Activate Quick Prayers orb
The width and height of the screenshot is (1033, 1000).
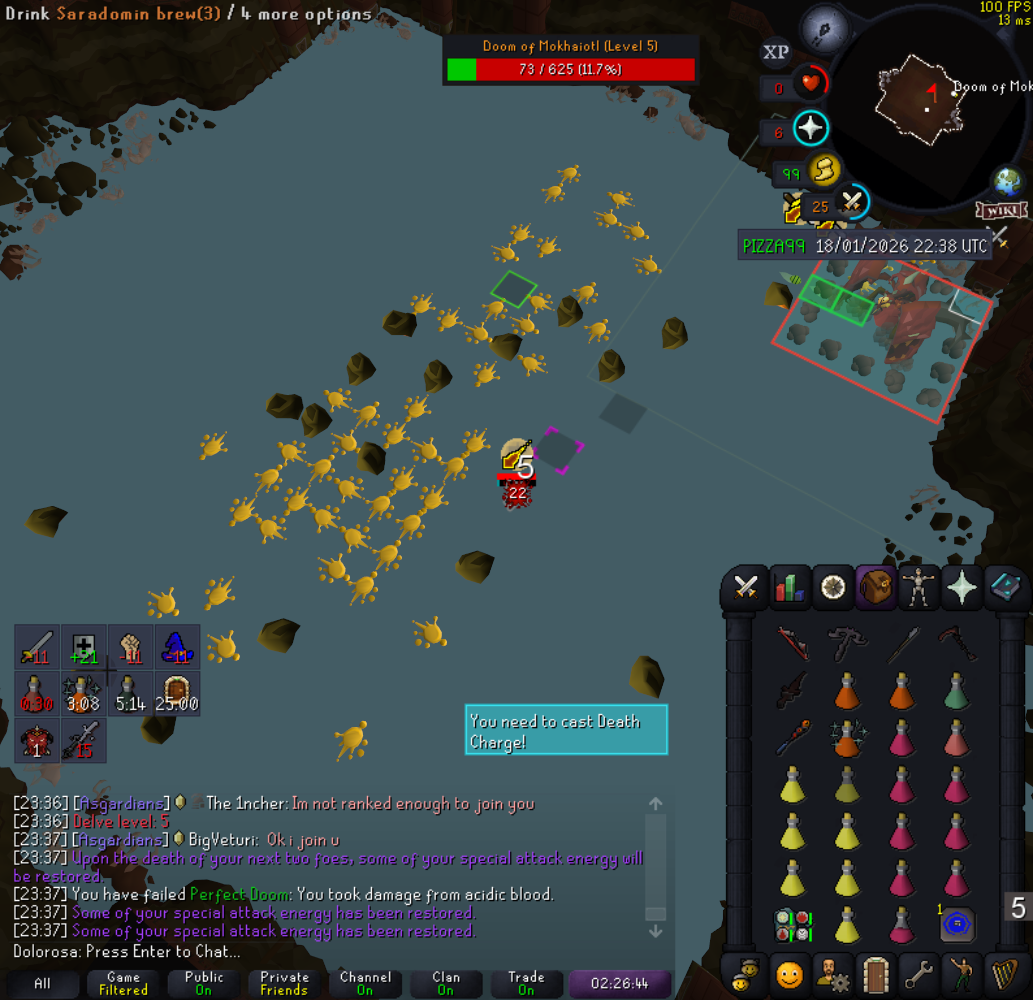[x=811, y=129]
